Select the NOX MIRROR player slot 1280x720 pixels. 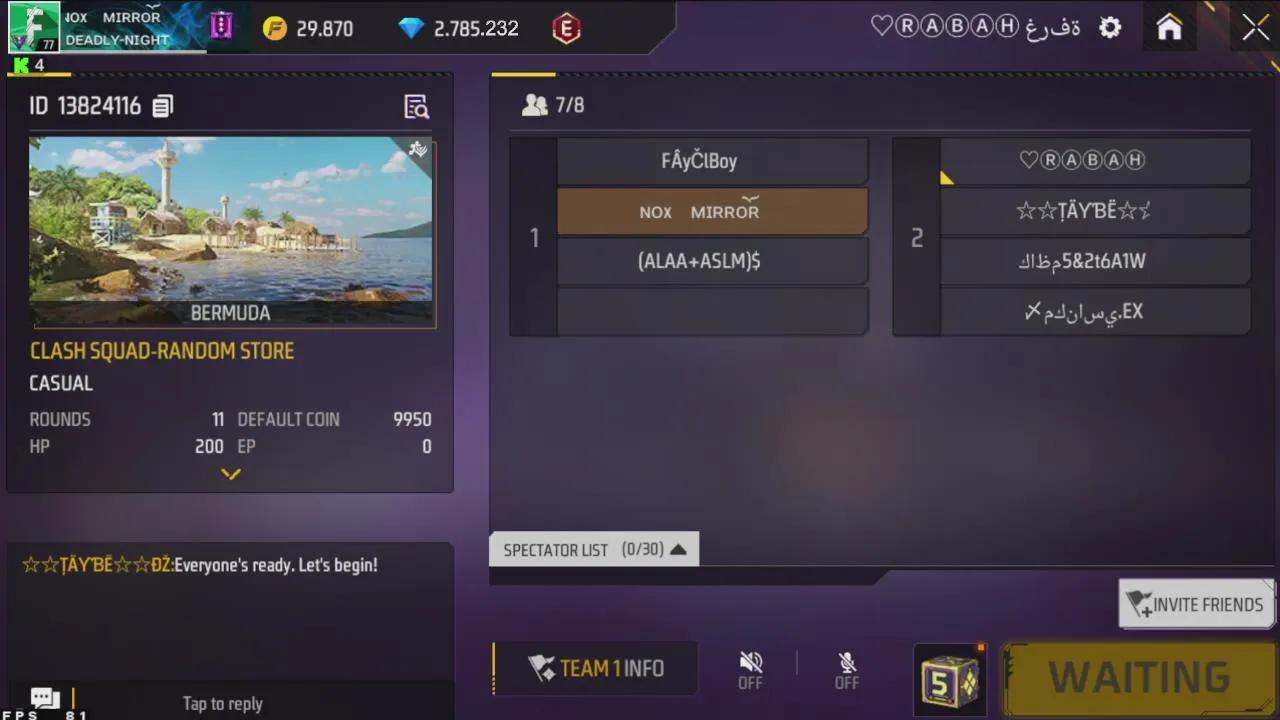click(x=712, y=211)
